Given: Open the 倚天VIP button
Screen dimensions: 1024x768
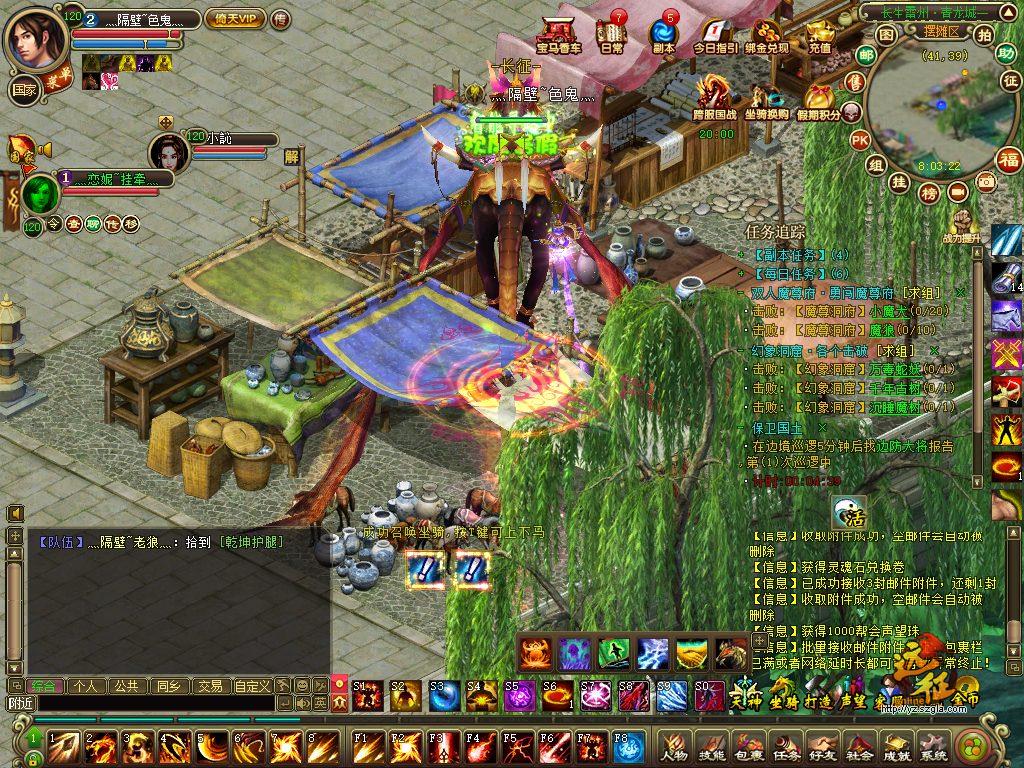Looking at the screenshot, I should tap(235, 19).
